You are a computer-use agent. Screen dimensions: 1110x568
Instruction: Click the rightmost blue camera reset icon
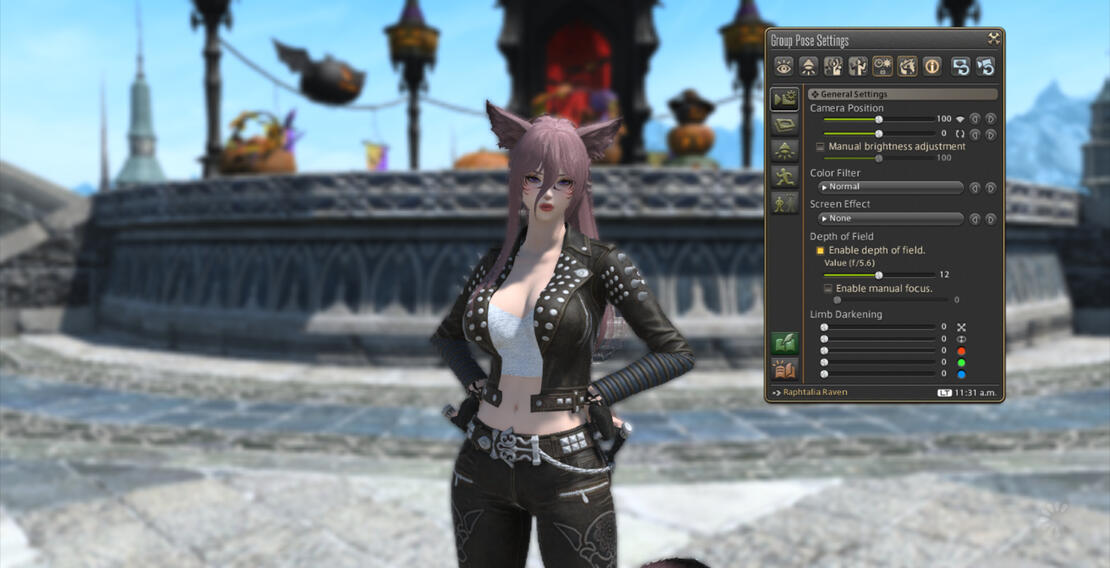[x=984, y=66]
